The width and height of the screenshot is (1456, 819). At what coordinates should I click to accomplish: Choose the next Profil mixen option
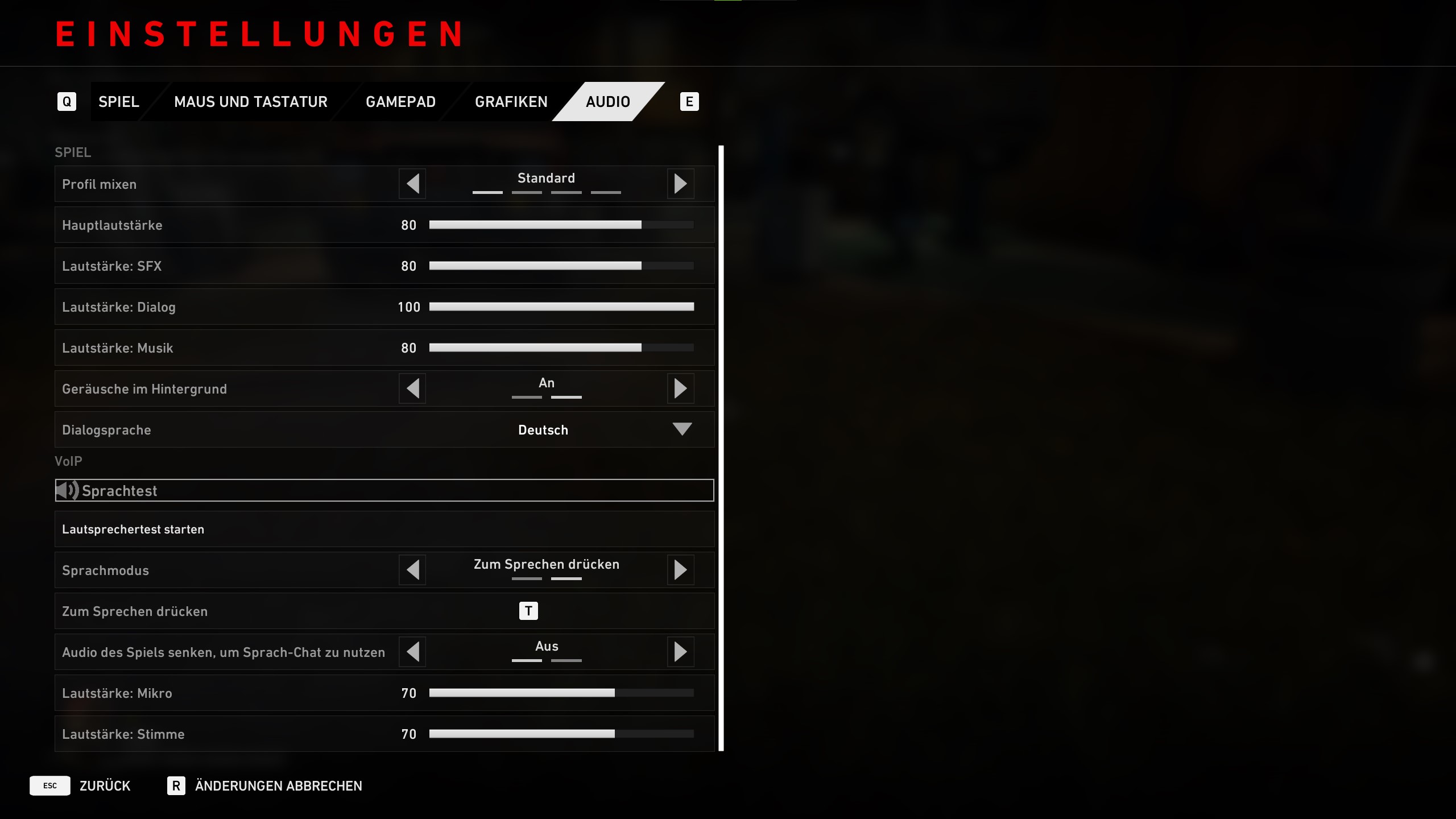pos(680,184)
